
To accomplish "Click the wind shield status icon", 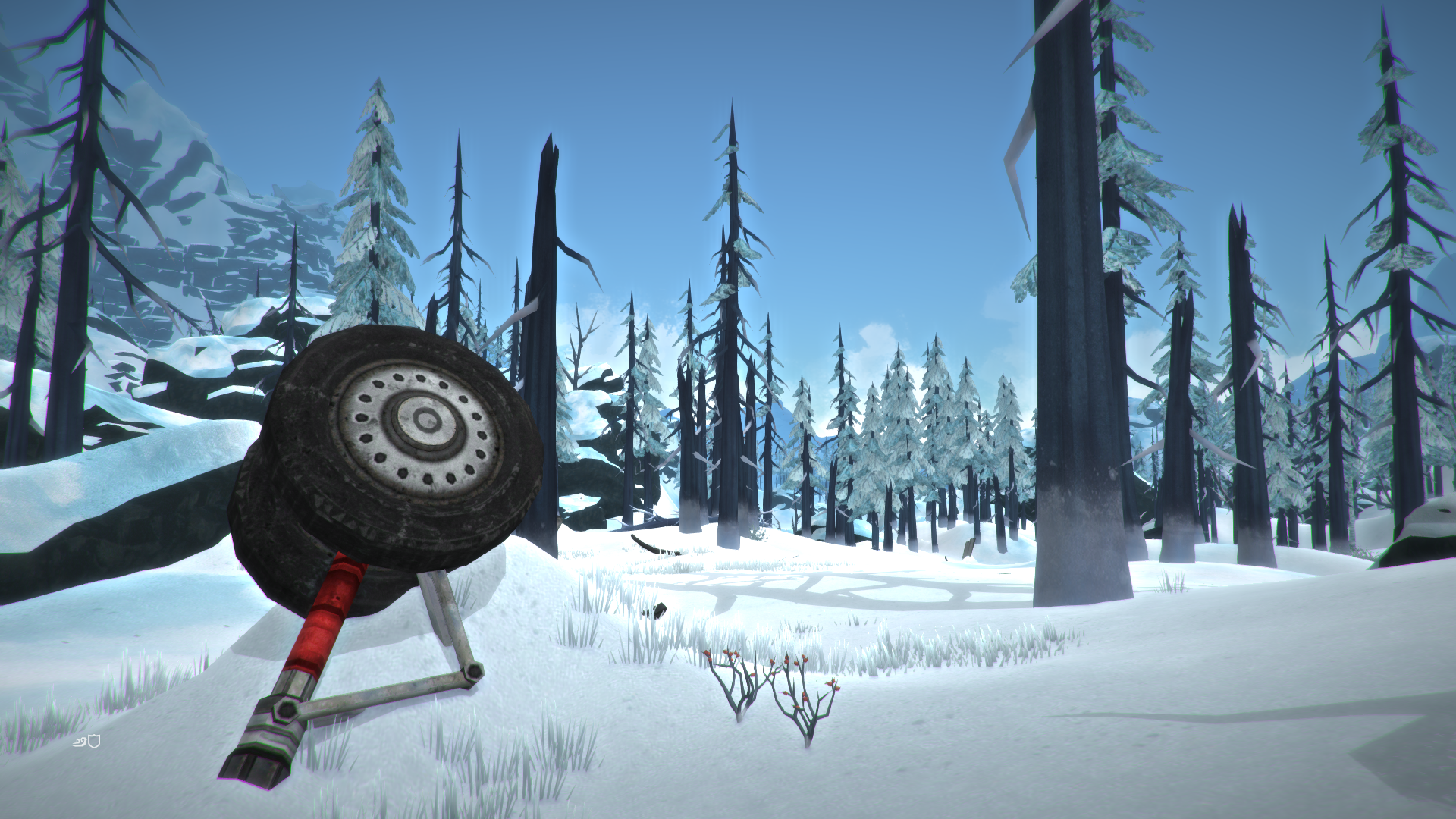I will pos(86,741).
